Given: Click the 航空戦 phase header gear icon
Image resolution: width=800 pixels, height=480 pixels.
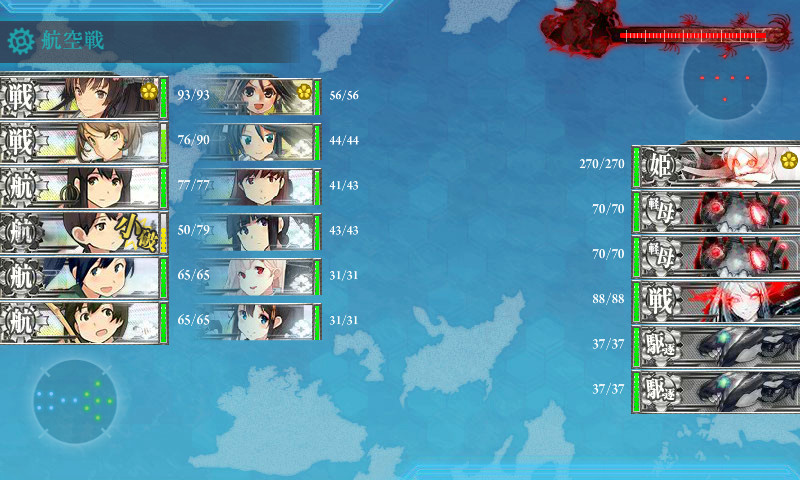Looking at the screenshot, I should tap(20, 41).
